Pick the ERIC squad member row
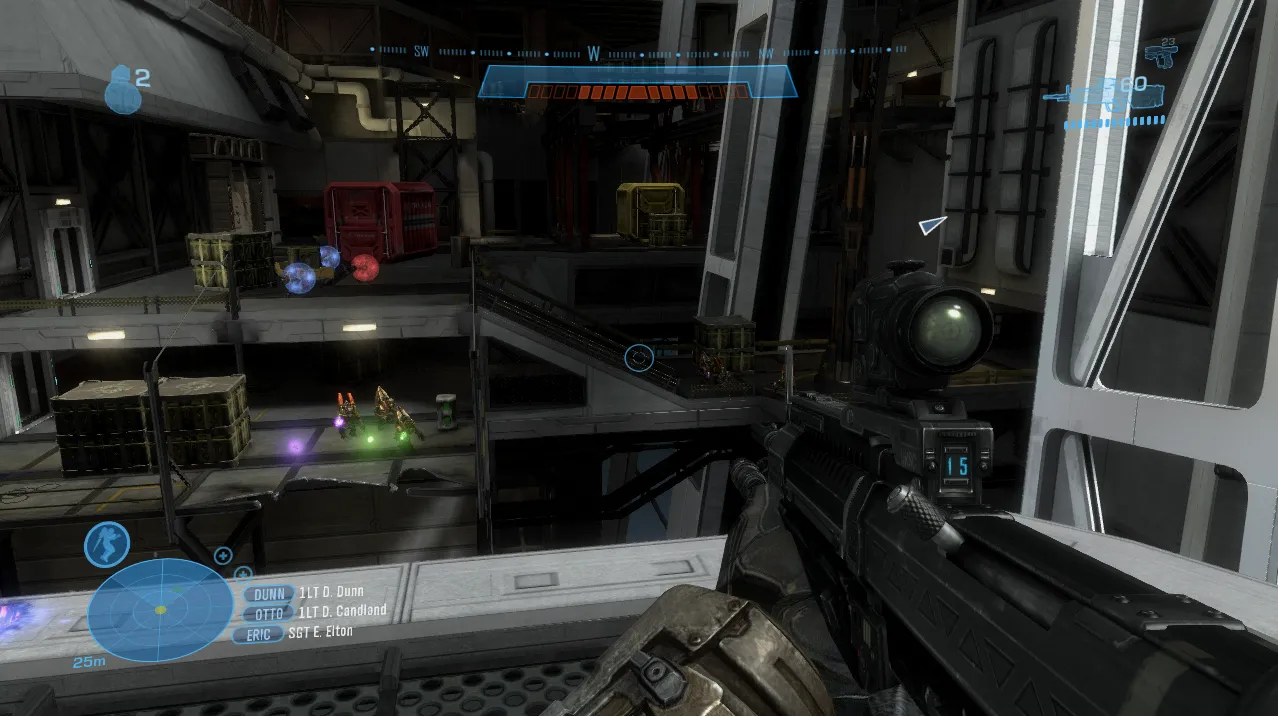Image resolution: width=1278 pixels, height=716 pixels. point(258,634)
